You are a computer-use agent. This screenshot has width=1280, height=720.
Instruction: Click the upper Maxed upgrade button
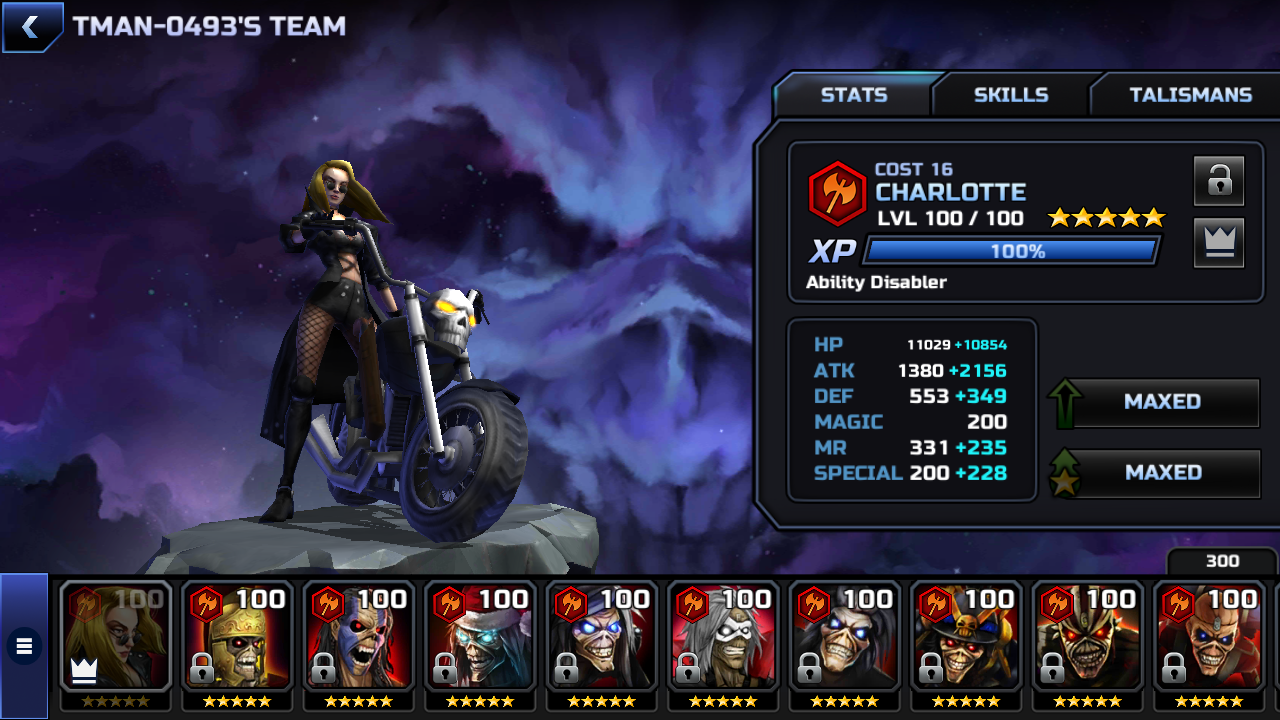point(1160,402)
